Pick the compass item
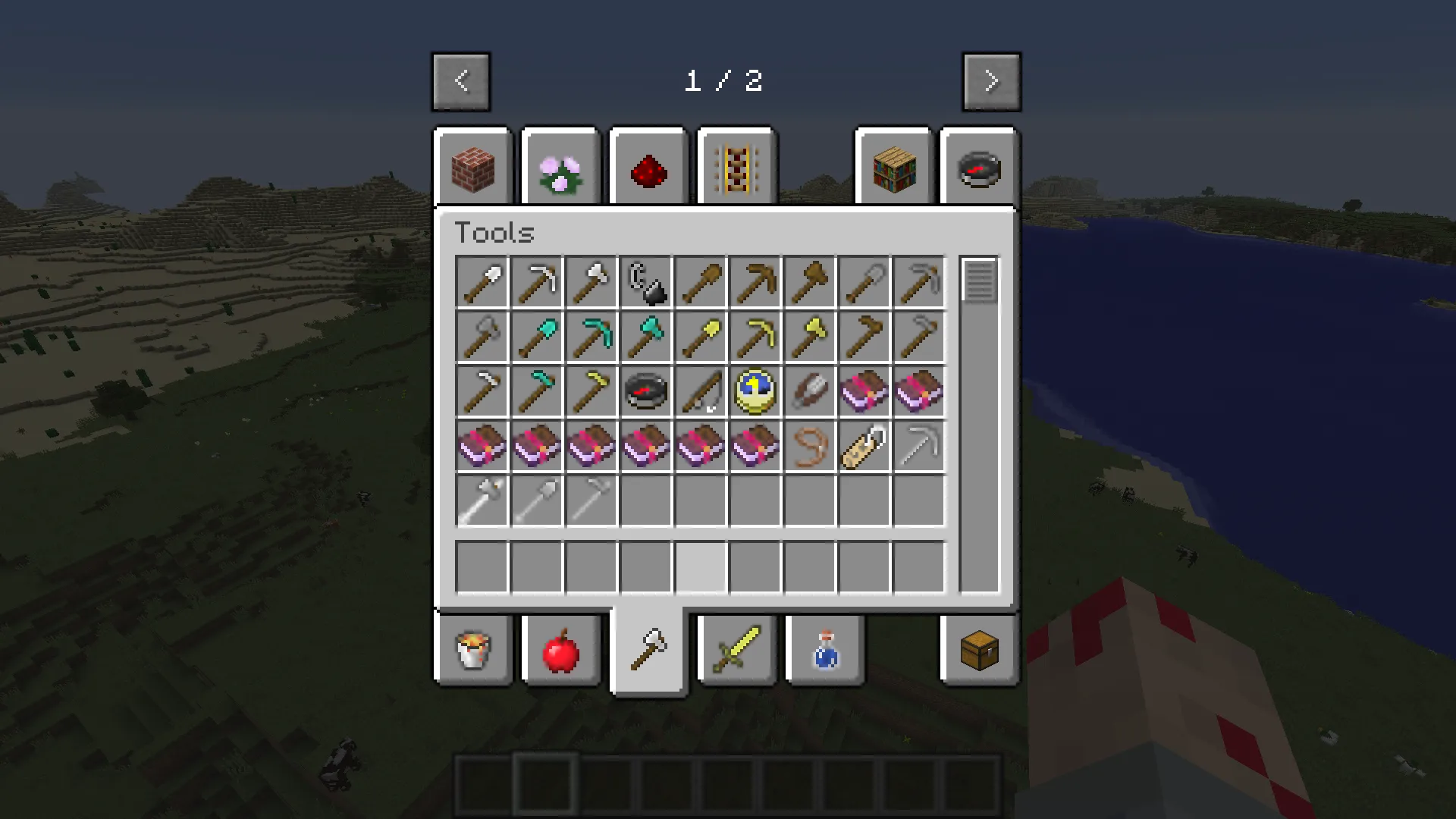1456x819 pixels. pos(646,391)
